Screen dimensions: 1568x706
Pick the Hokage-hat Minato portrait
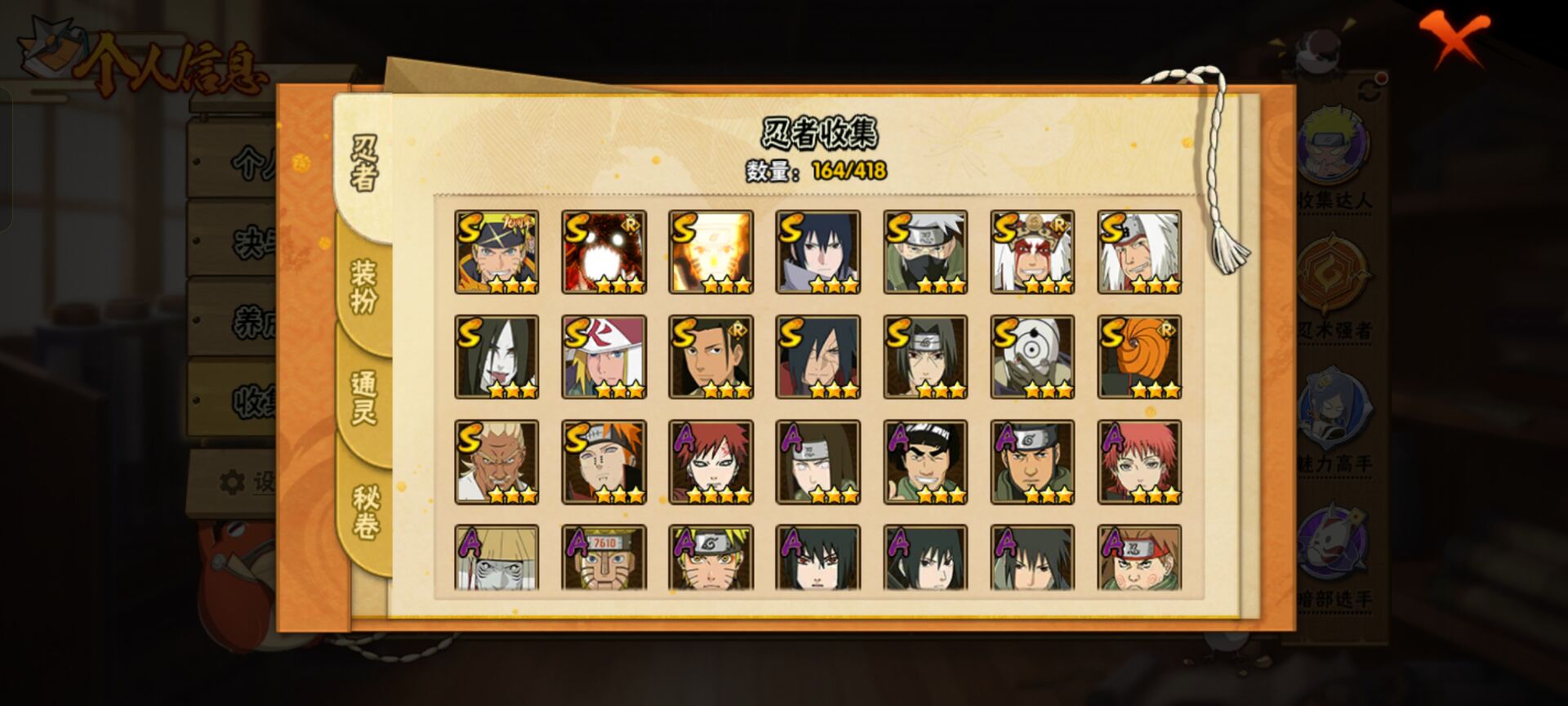coord(604,357)
